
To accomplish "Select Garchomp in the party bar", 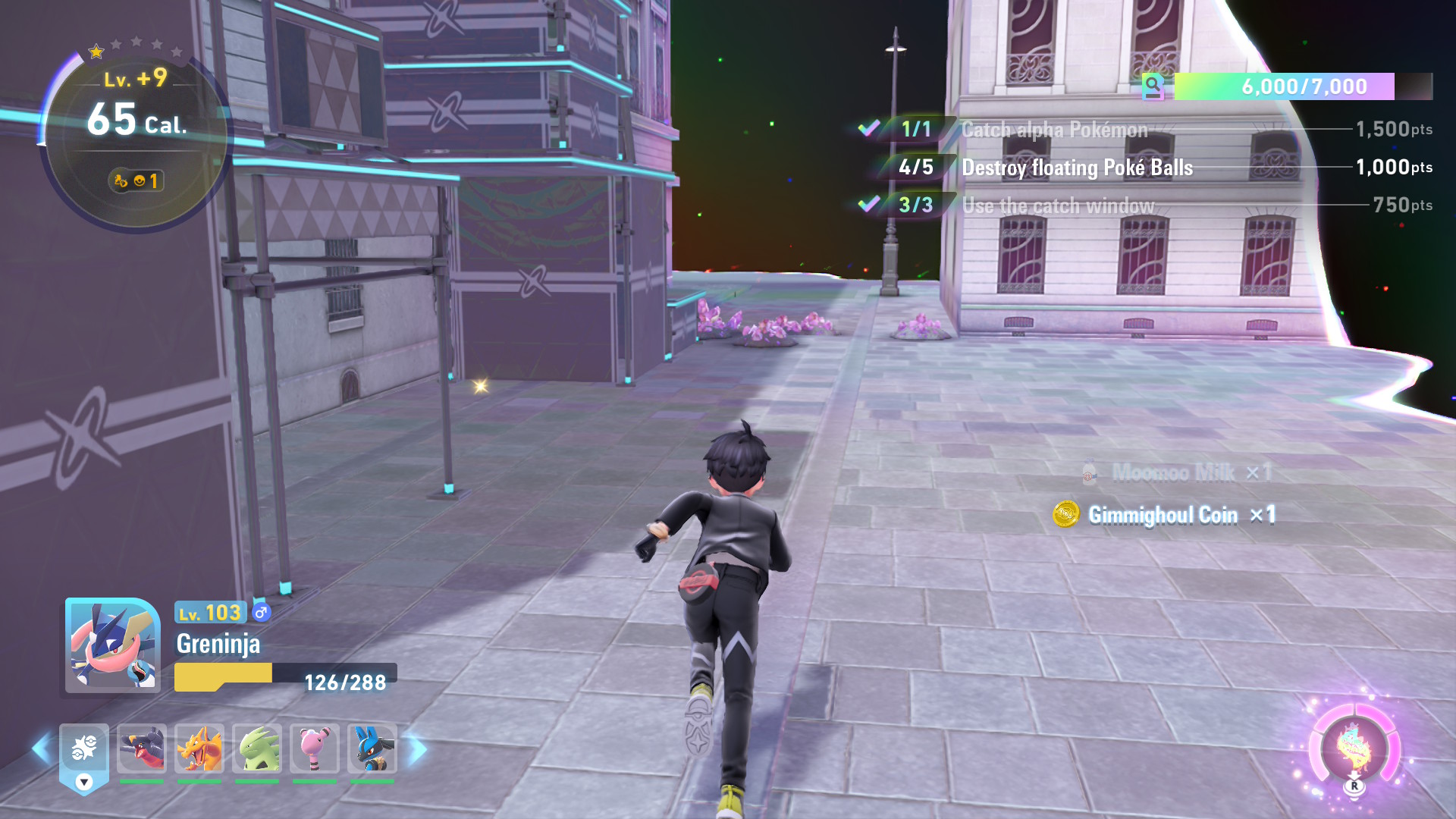I will point(142,748).
